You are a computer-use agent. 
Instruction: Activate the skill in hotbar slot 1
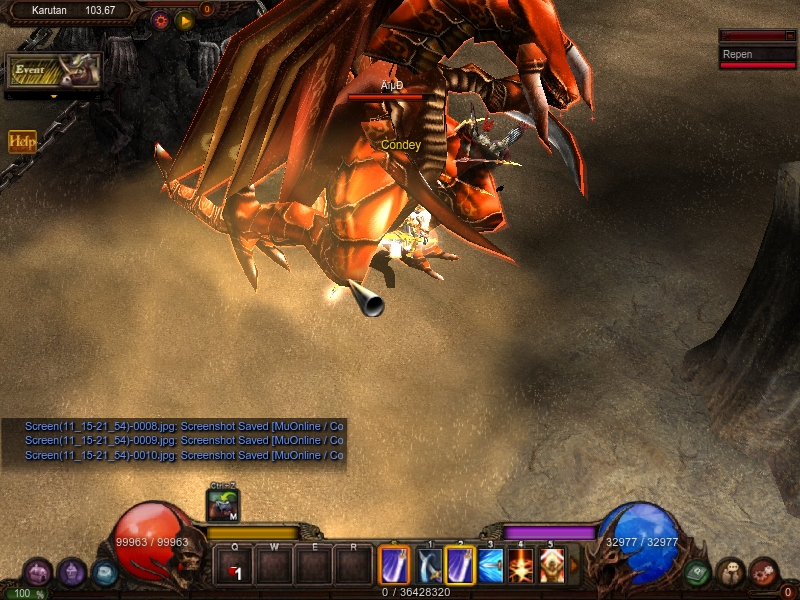click(430, 566)
